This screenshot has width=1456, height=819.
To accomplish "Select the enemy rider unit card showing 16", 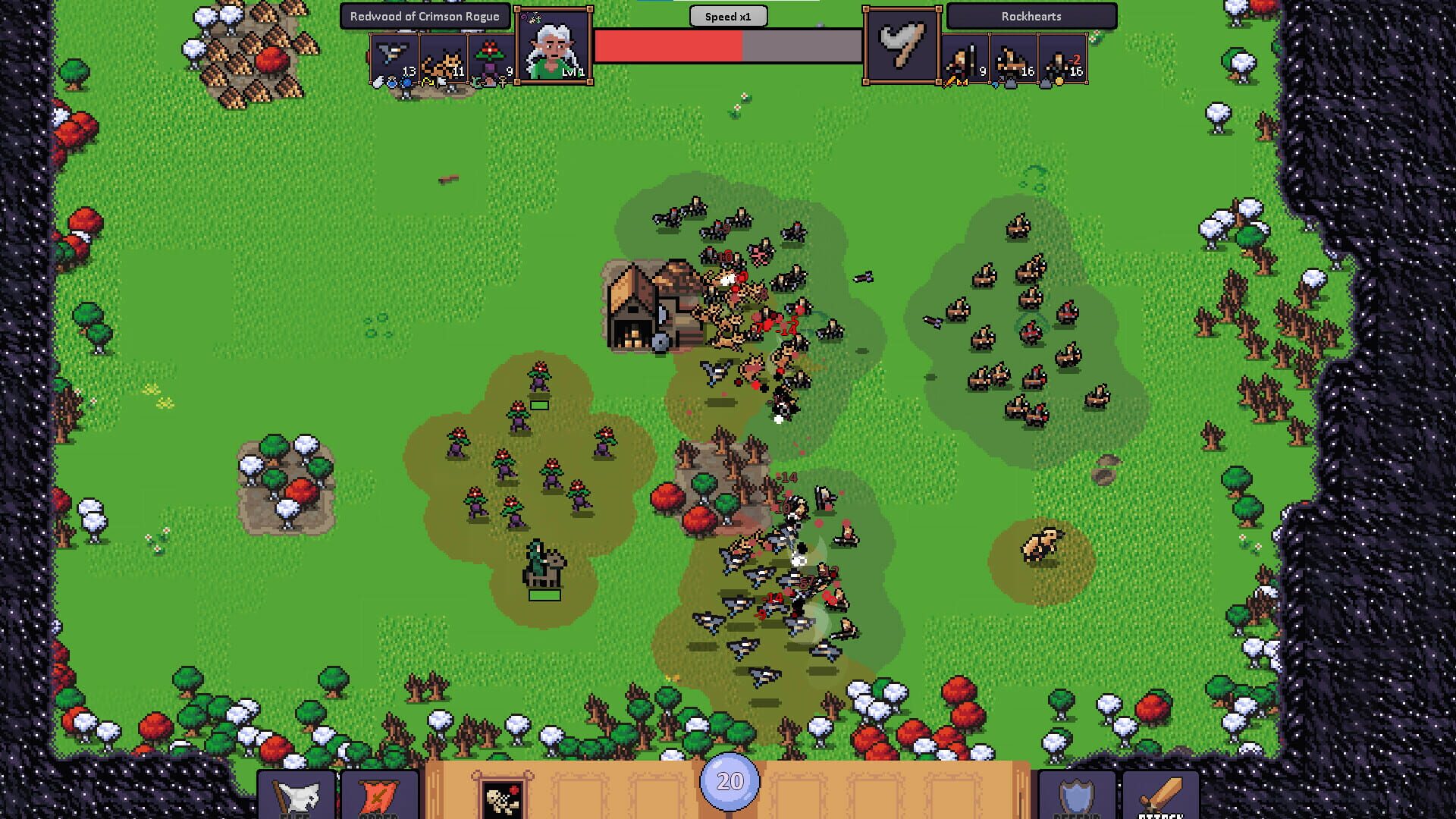I will pyautogui.click(x=1012, y=57).
